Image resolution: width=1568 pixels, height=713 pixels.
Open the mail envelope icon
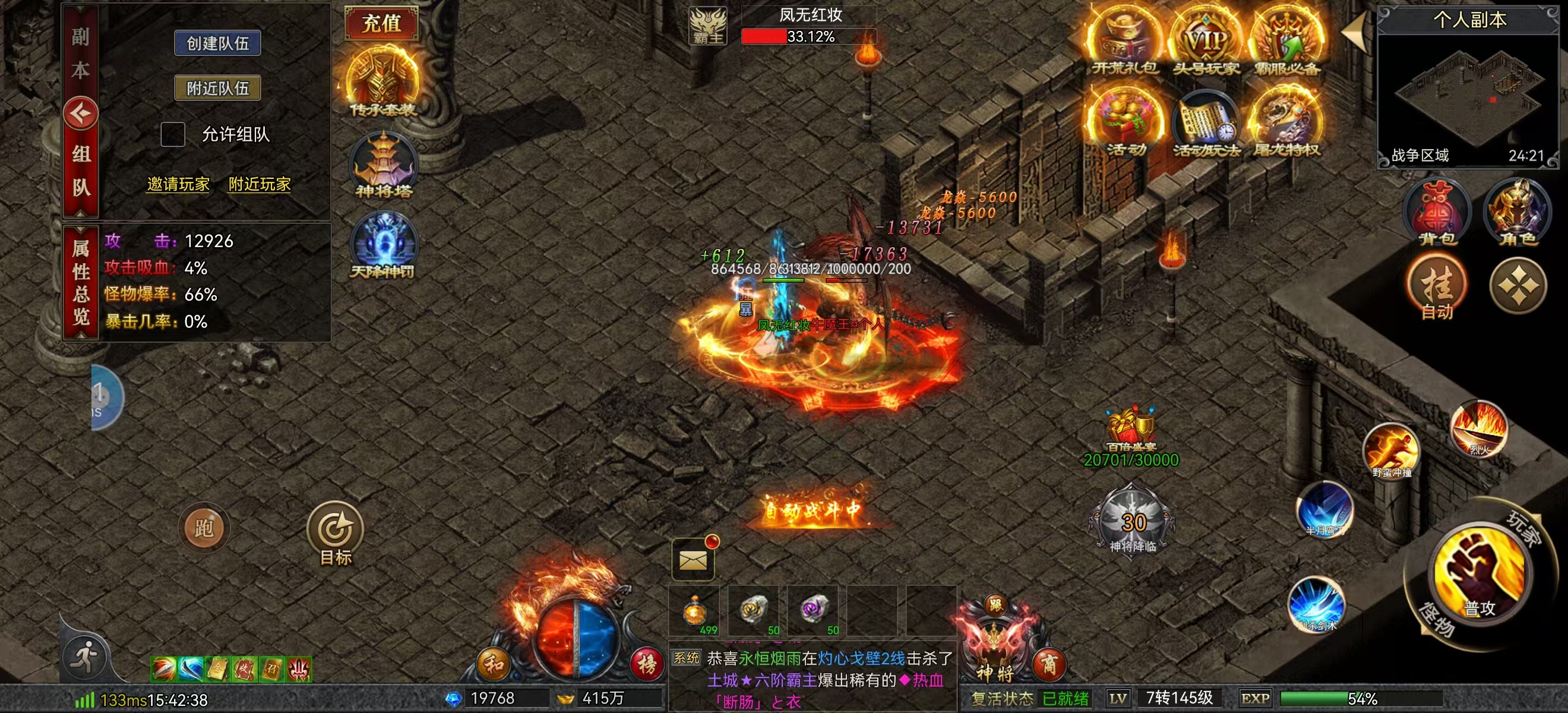(693, 559)
